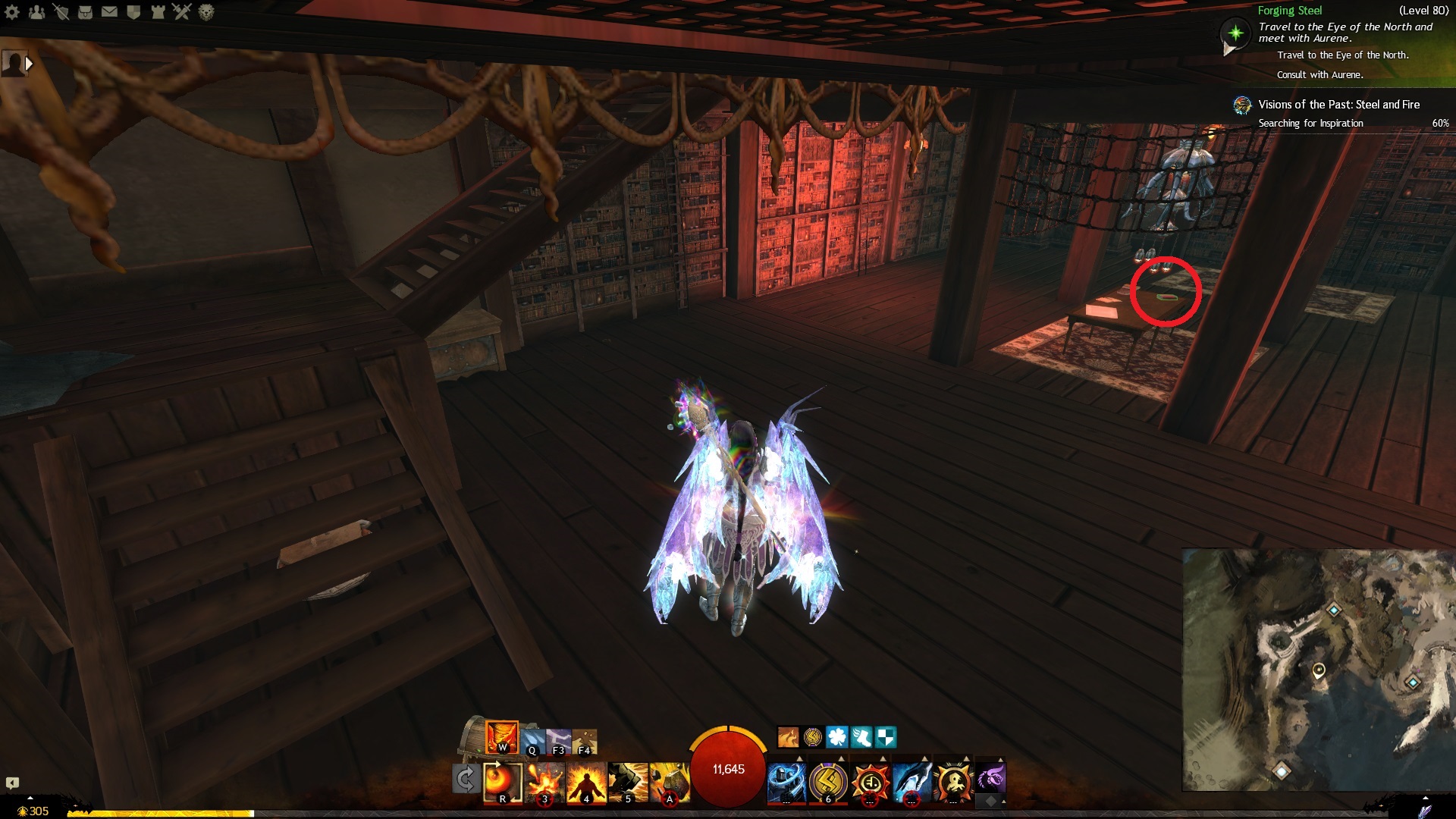Switch to Earth attunement

click(x=585, y=742)
